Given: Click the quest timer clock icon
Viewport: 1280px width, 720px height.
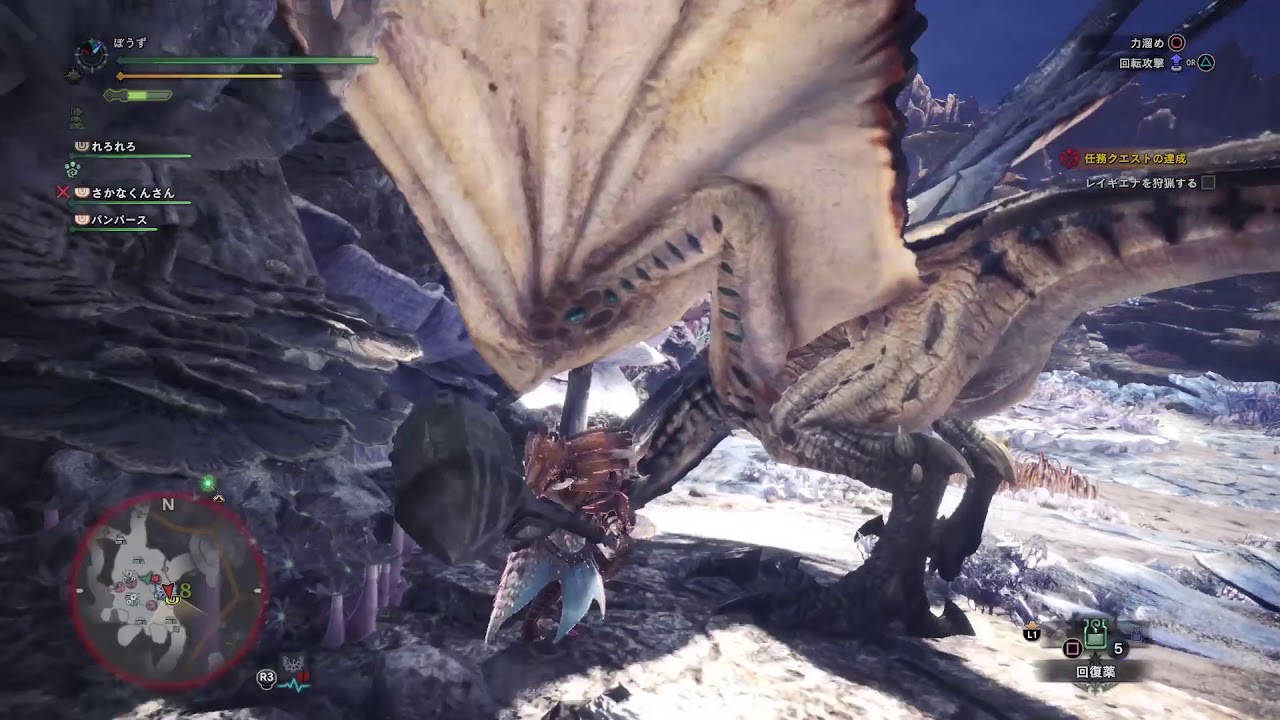Looking at the screenshot, I should pos(92,54).
